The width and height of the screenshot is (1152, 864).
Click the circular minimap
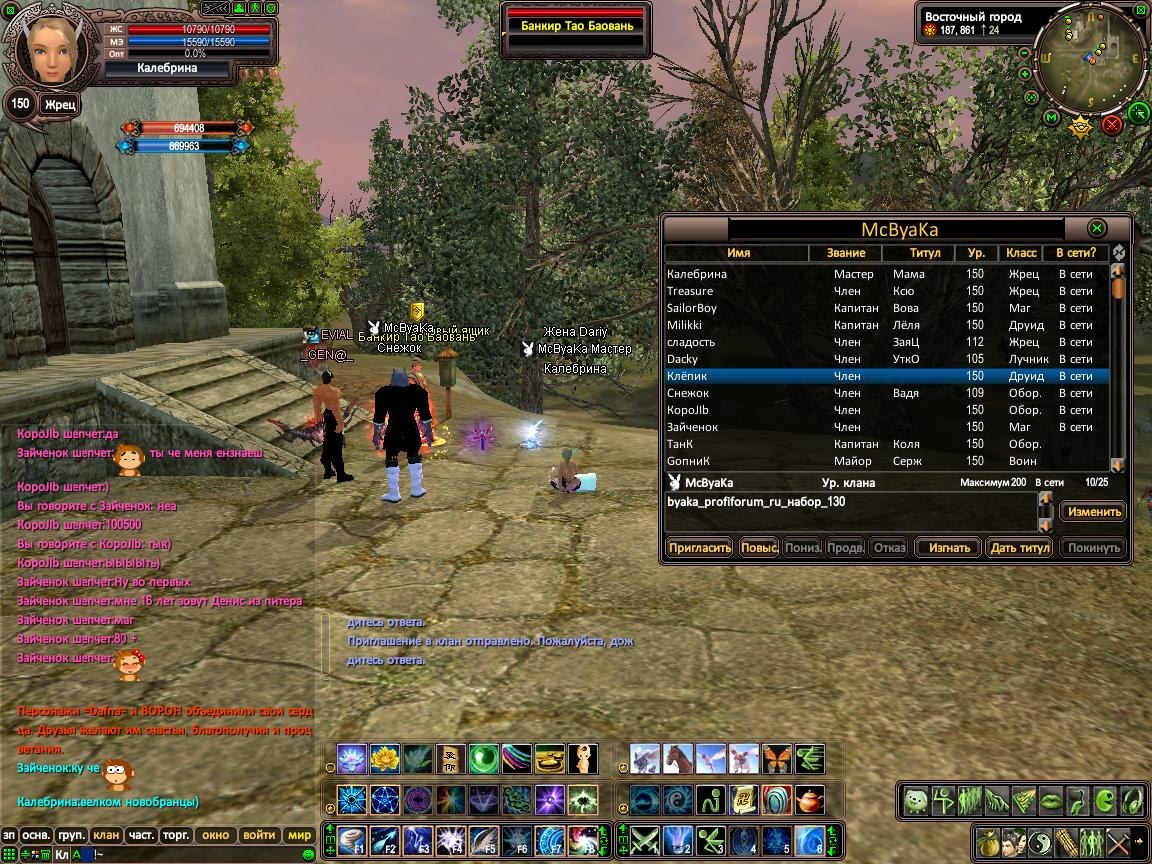[1089, 60]
